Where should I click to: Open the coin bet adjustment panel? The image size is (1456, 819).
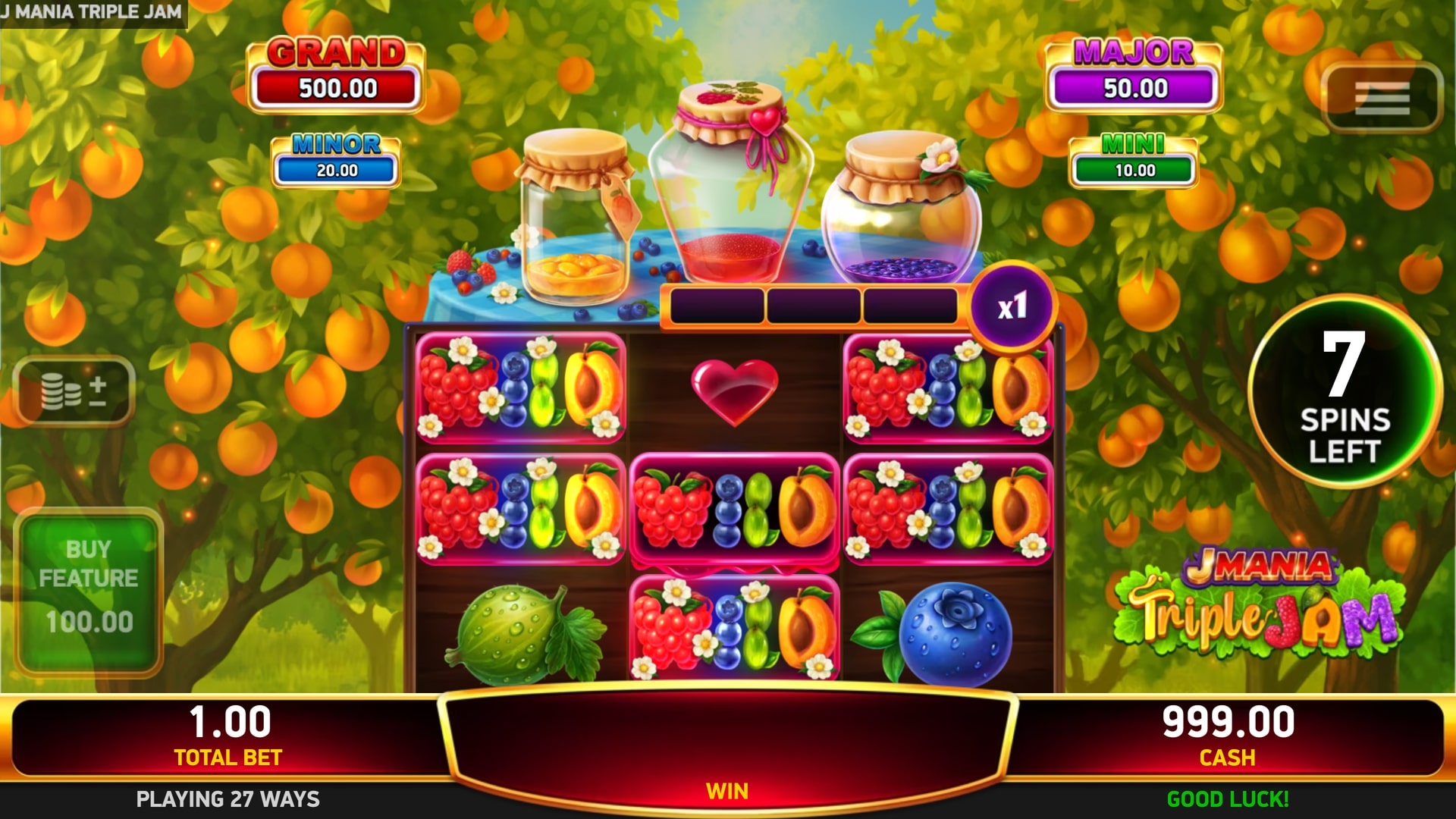point(74,391)
